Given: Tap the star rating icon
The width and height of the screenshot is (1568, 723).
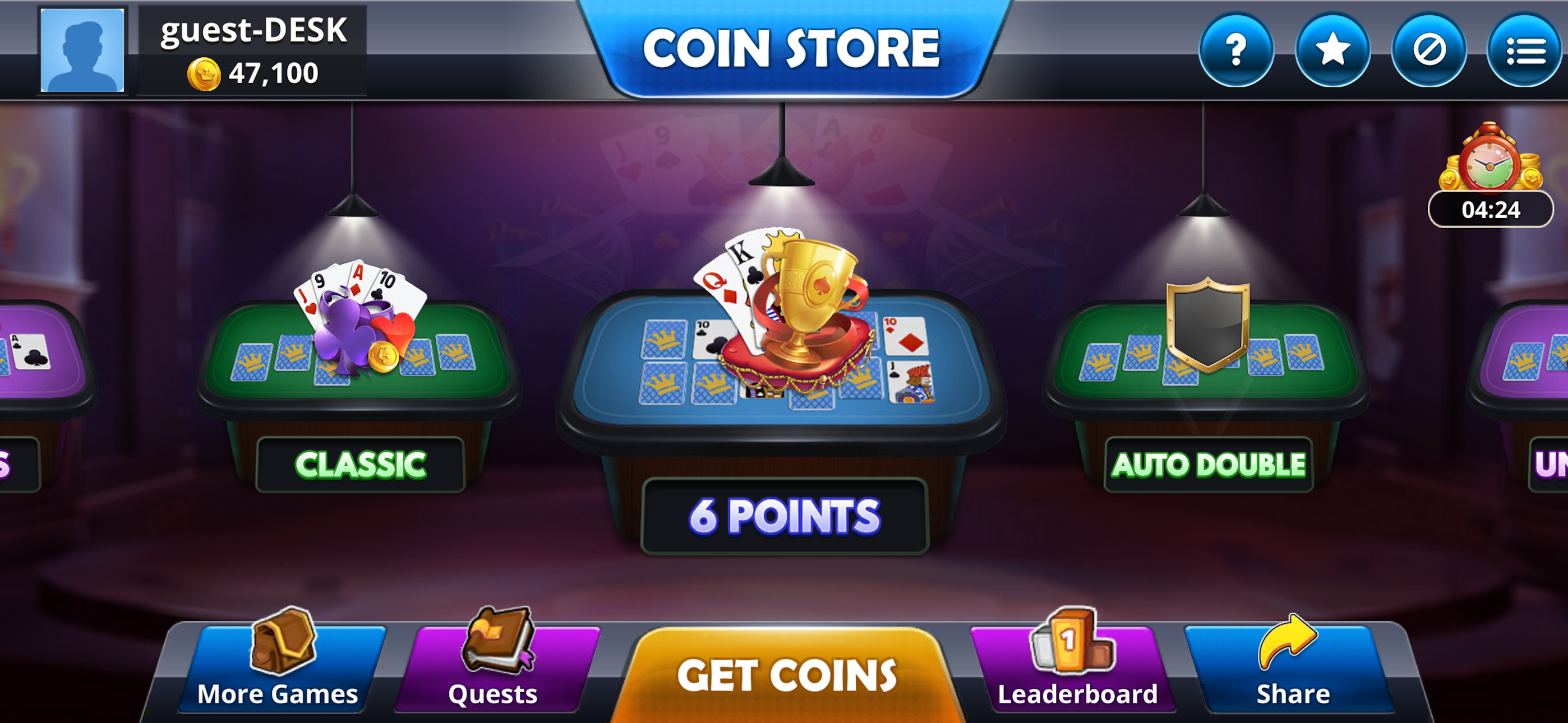Looking at the screenshot, I should pos(1333,52).
